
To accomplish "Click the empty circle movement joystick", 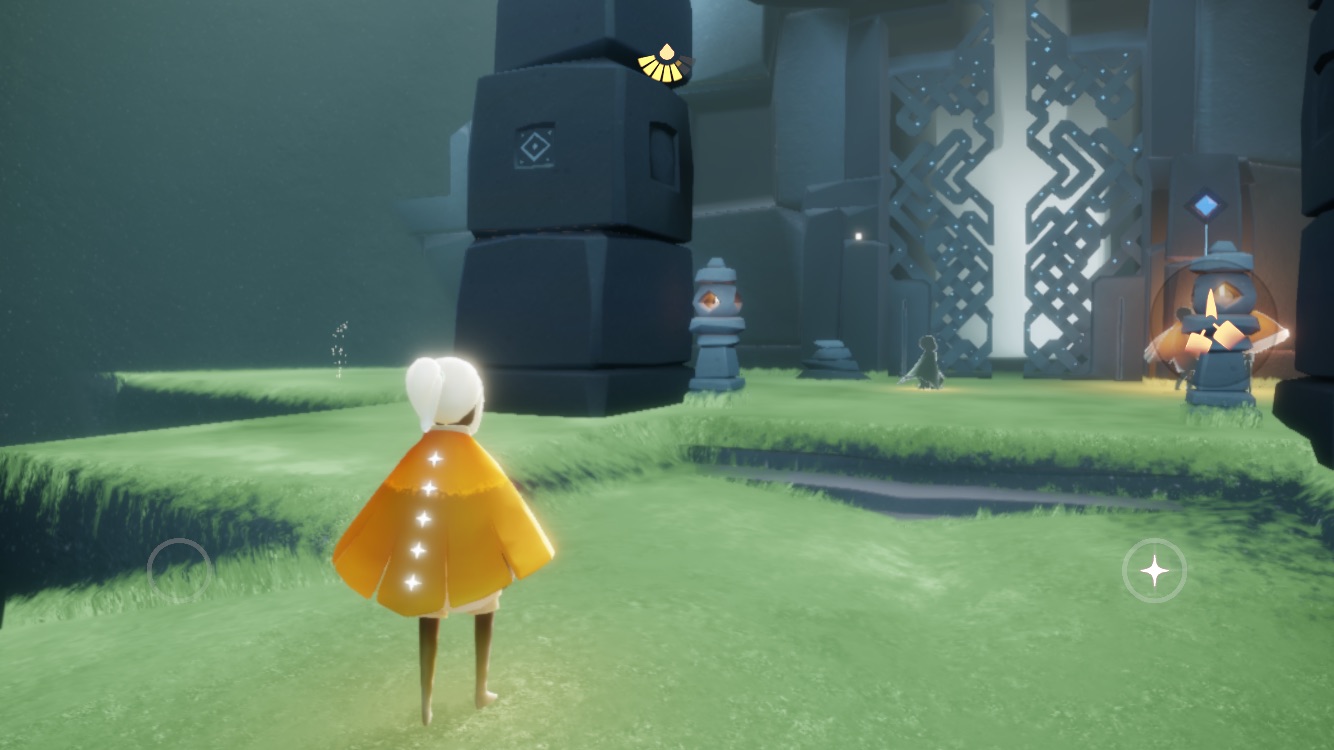I will 179,570.
